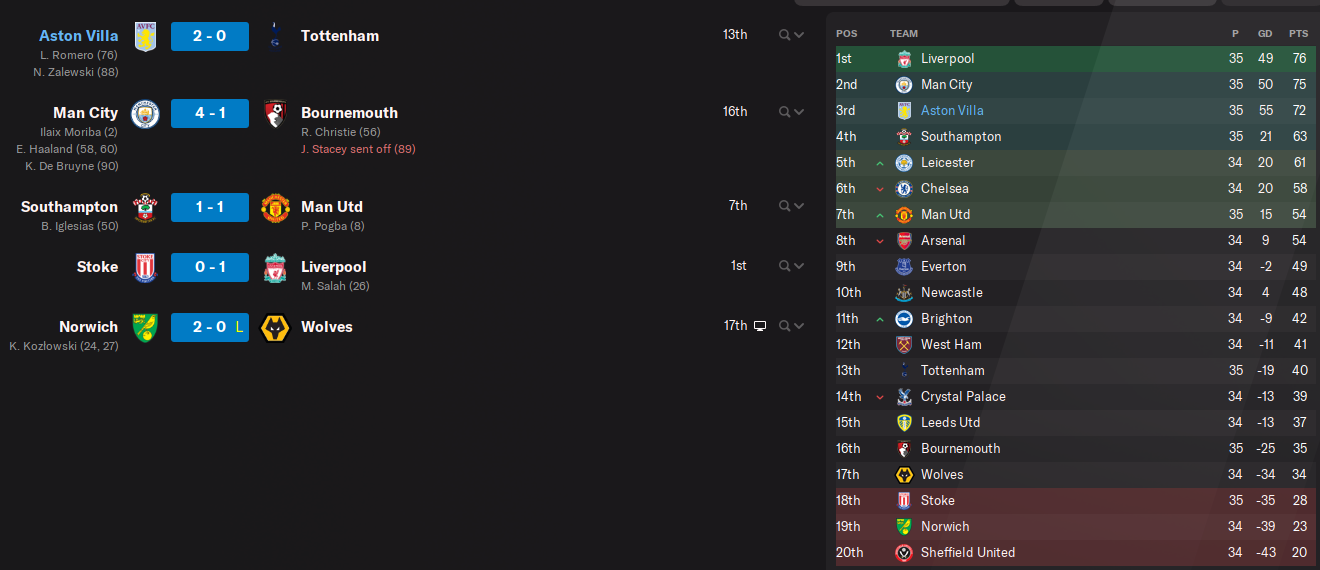Select Aston Villa in the league table

pos(951,111)
